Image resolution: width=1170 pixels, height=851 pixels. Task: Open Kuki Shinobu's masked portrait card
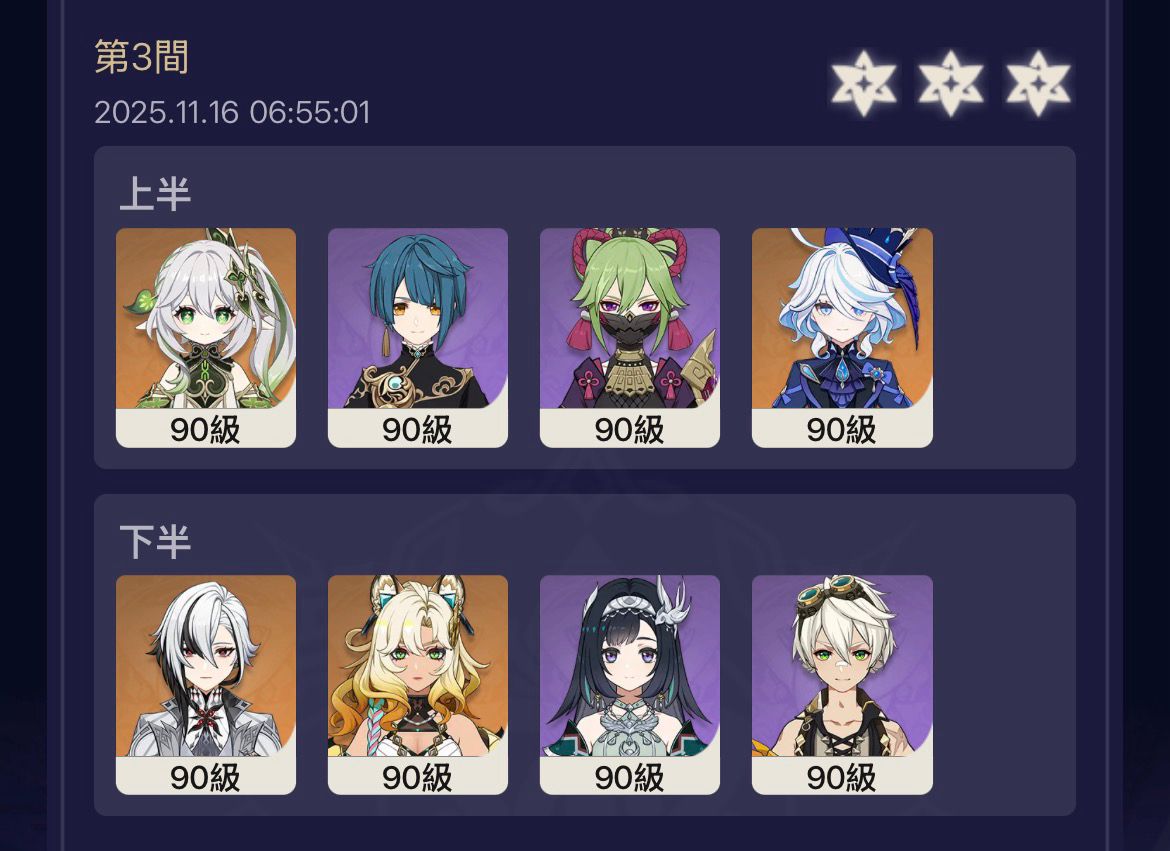tap(630, 337)
